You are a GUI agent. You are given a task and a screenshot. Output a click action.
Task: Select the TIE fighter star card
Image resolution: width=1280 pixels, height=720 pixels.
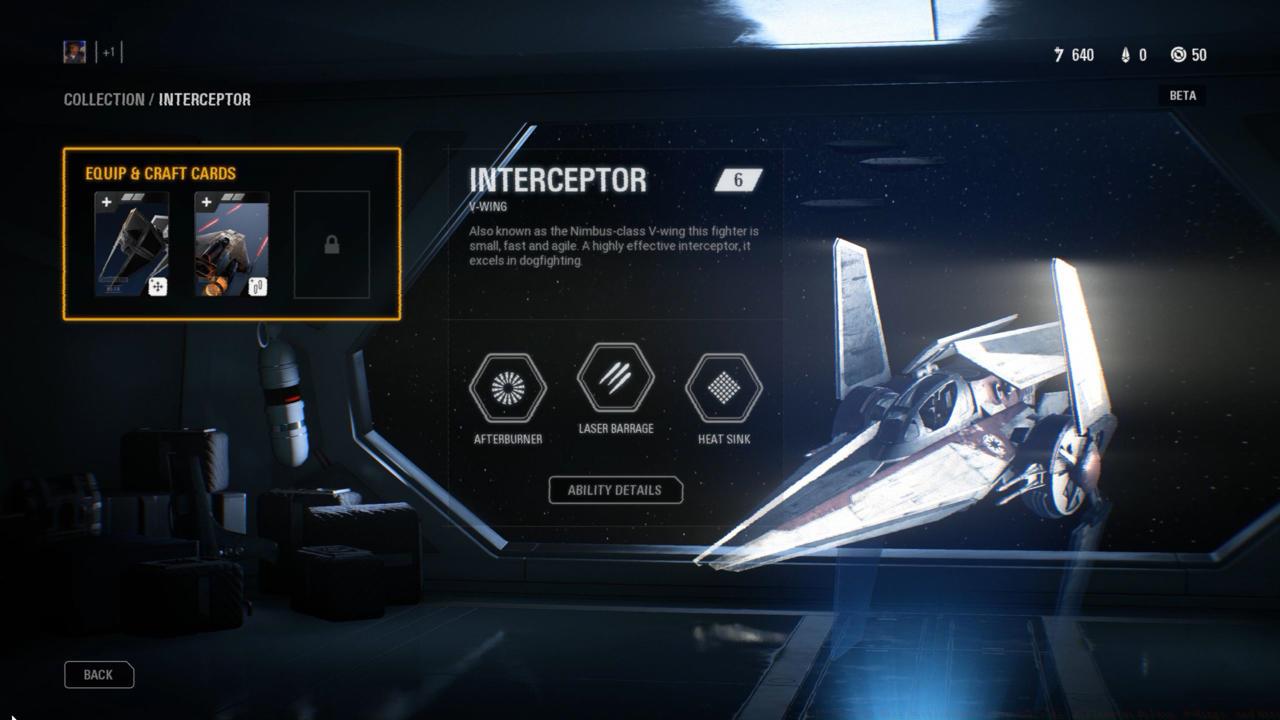(132, 243)
